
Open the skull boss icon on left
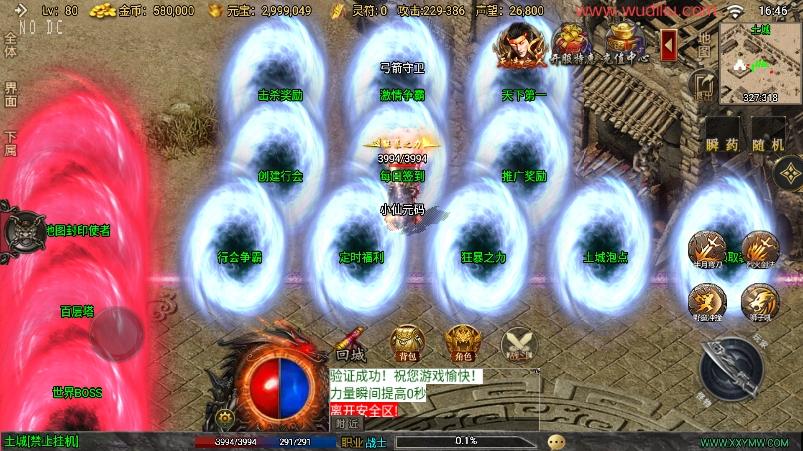coord(19,230)
